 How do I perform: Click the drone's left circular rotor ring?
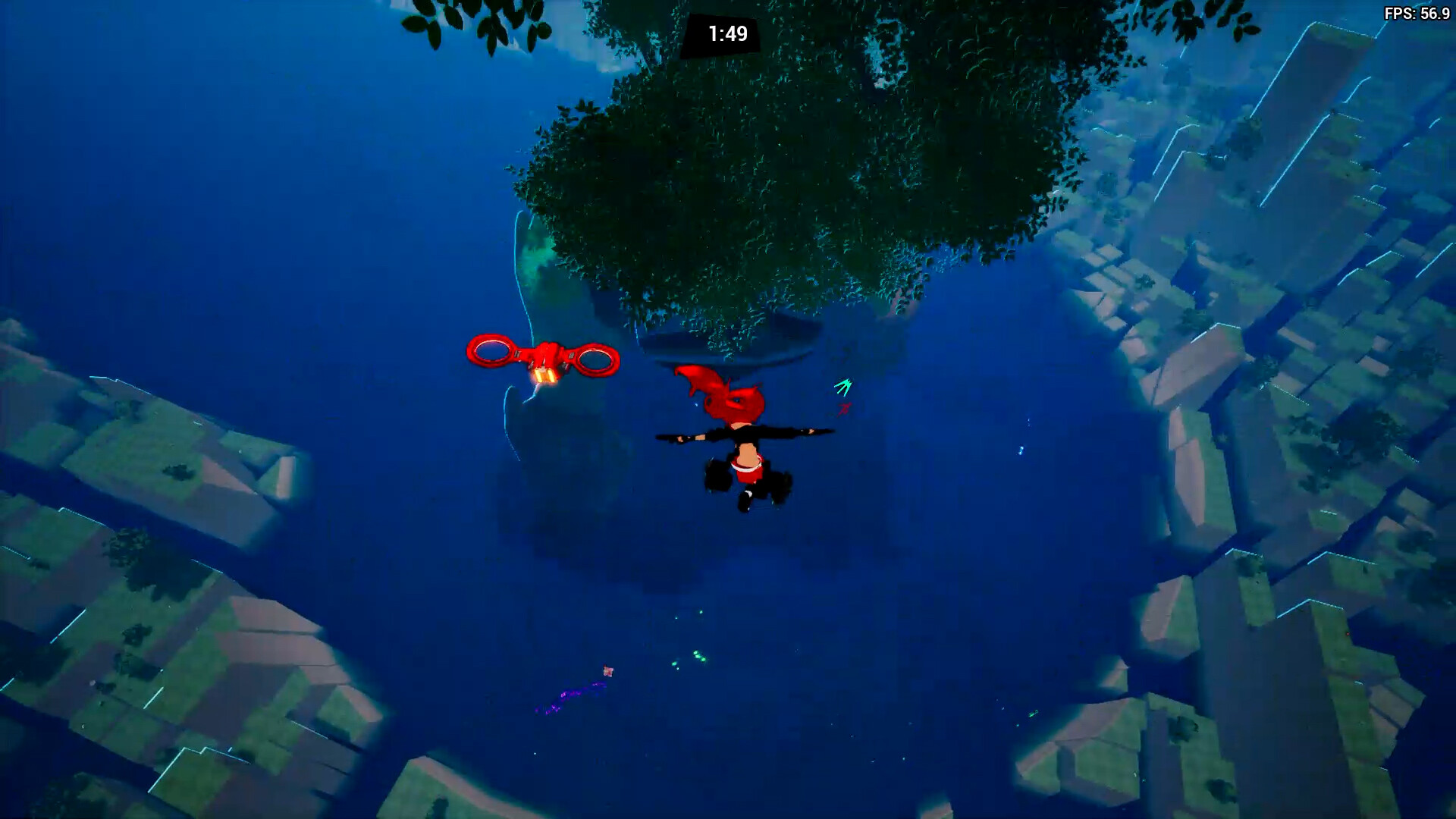491,349
